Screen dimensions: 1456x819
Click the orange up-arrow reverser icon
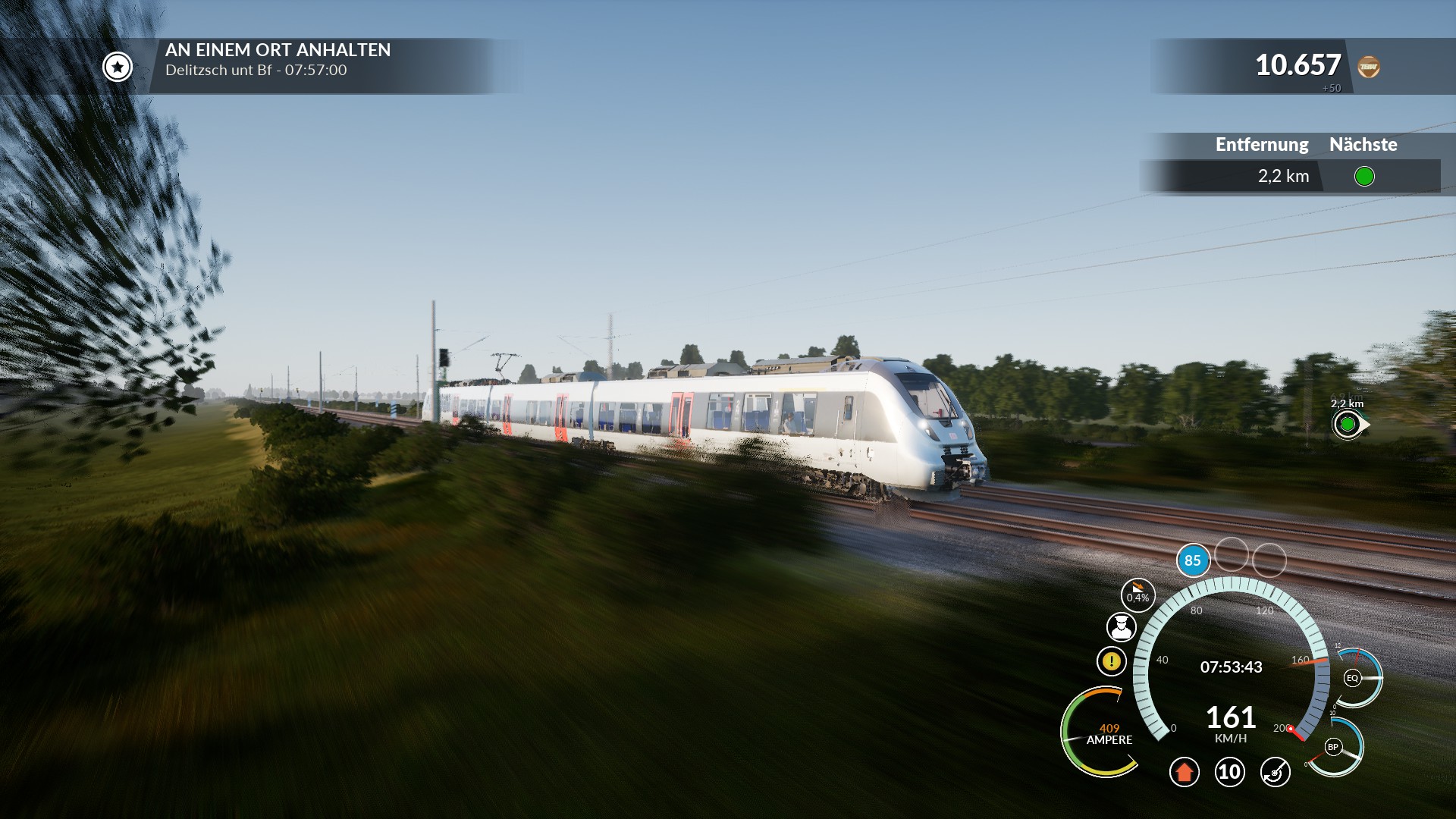coord(1184,772)
